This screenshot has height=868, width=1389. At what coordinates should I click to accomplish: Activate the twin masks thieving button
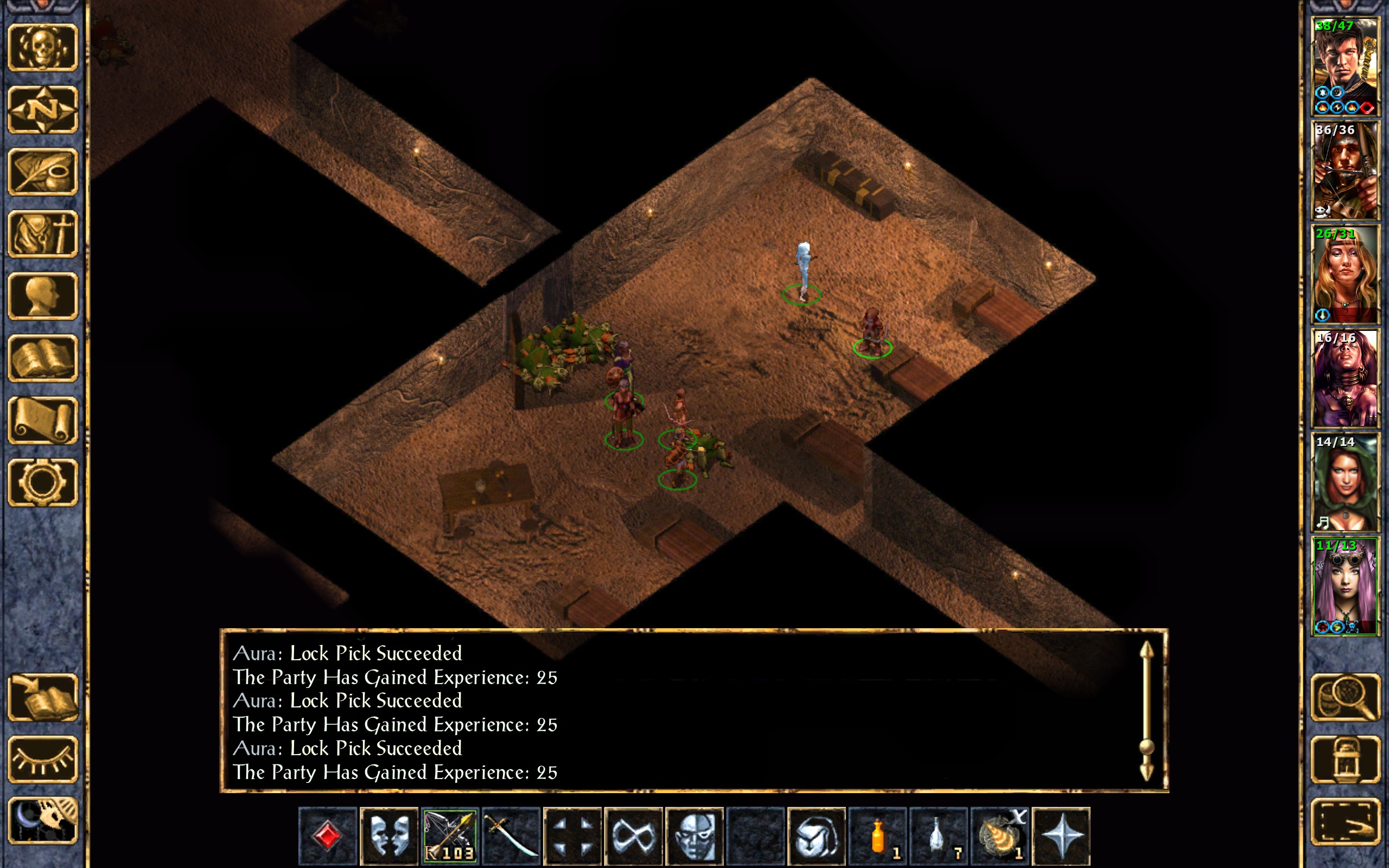tap(388, 835)
